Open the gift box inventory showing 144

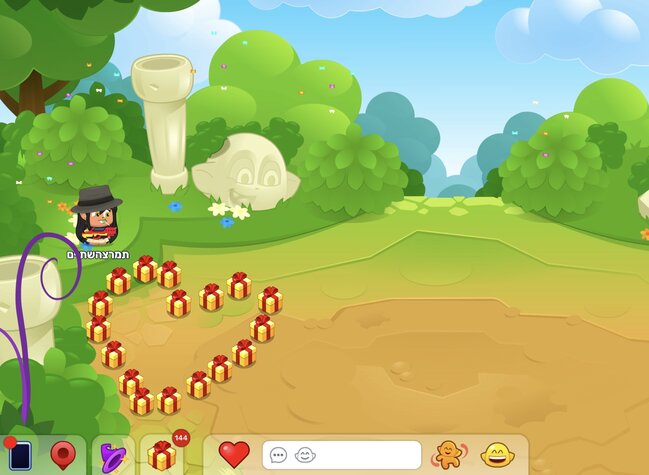click(x=163, y=455)
